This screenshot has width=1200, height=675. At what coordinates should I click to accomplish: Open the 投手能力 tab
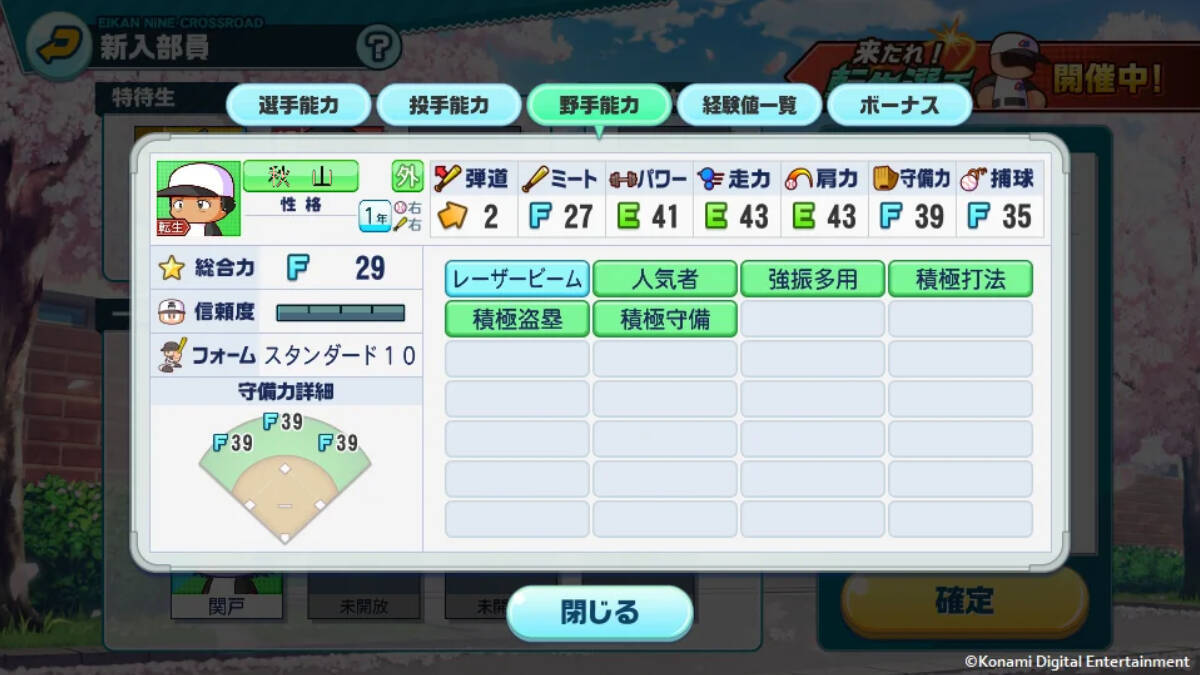point(448,106)
